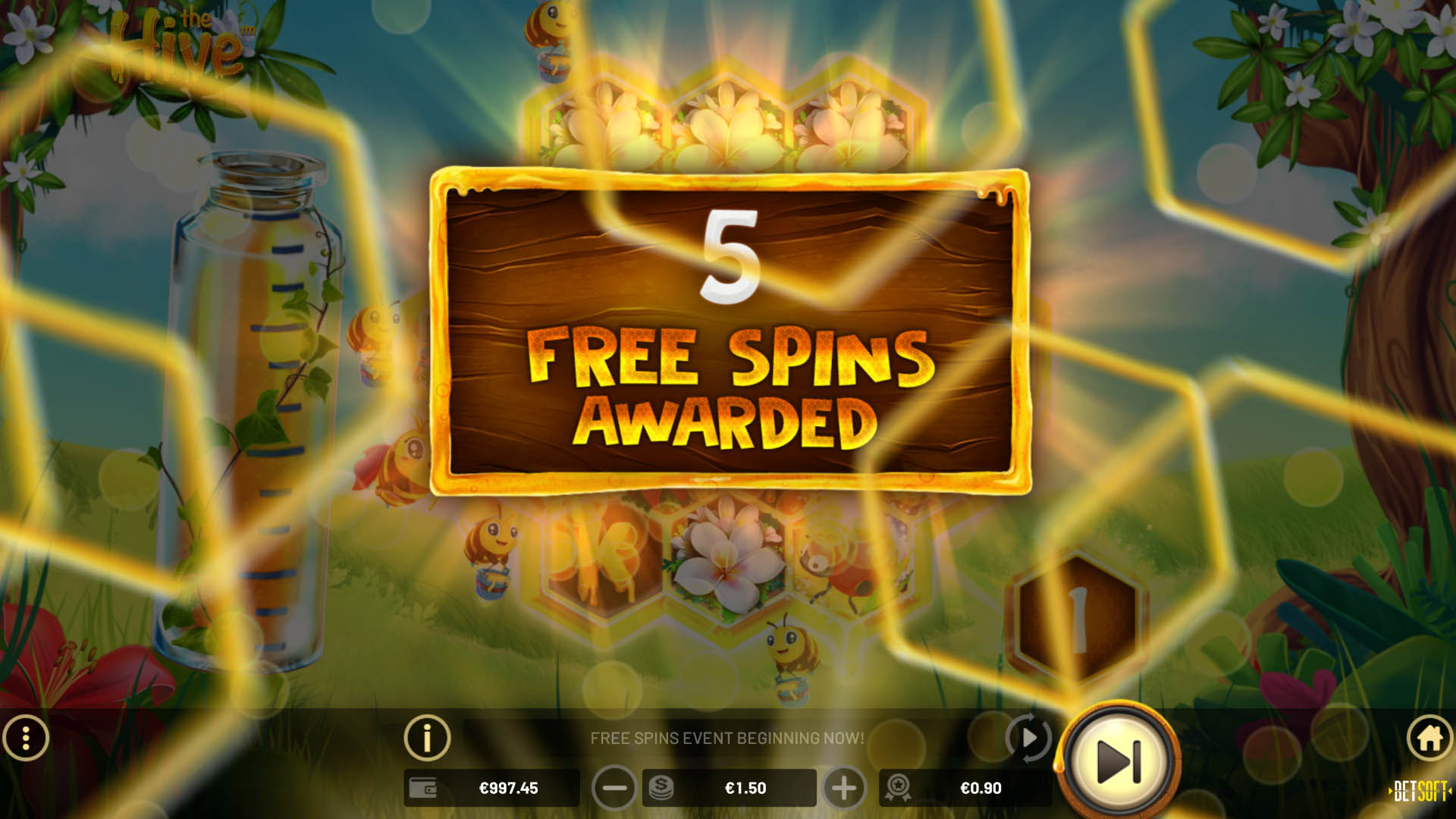Click the medal icon beside the win amount
The width and height of the screenshot is (1456, 819).
[899, 788]
